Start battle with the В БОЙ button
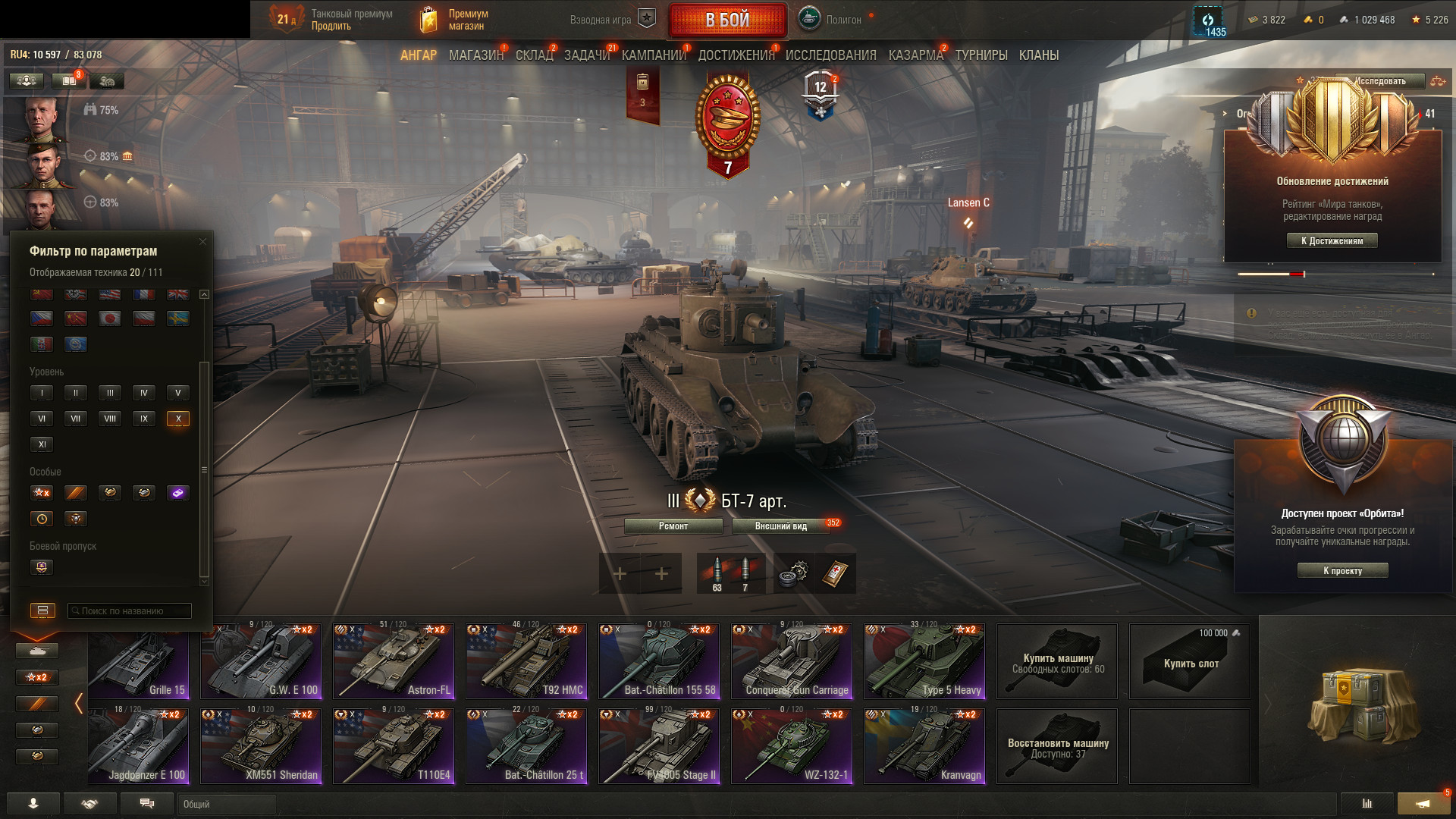 pyautogui.click(x=727, y=20)
